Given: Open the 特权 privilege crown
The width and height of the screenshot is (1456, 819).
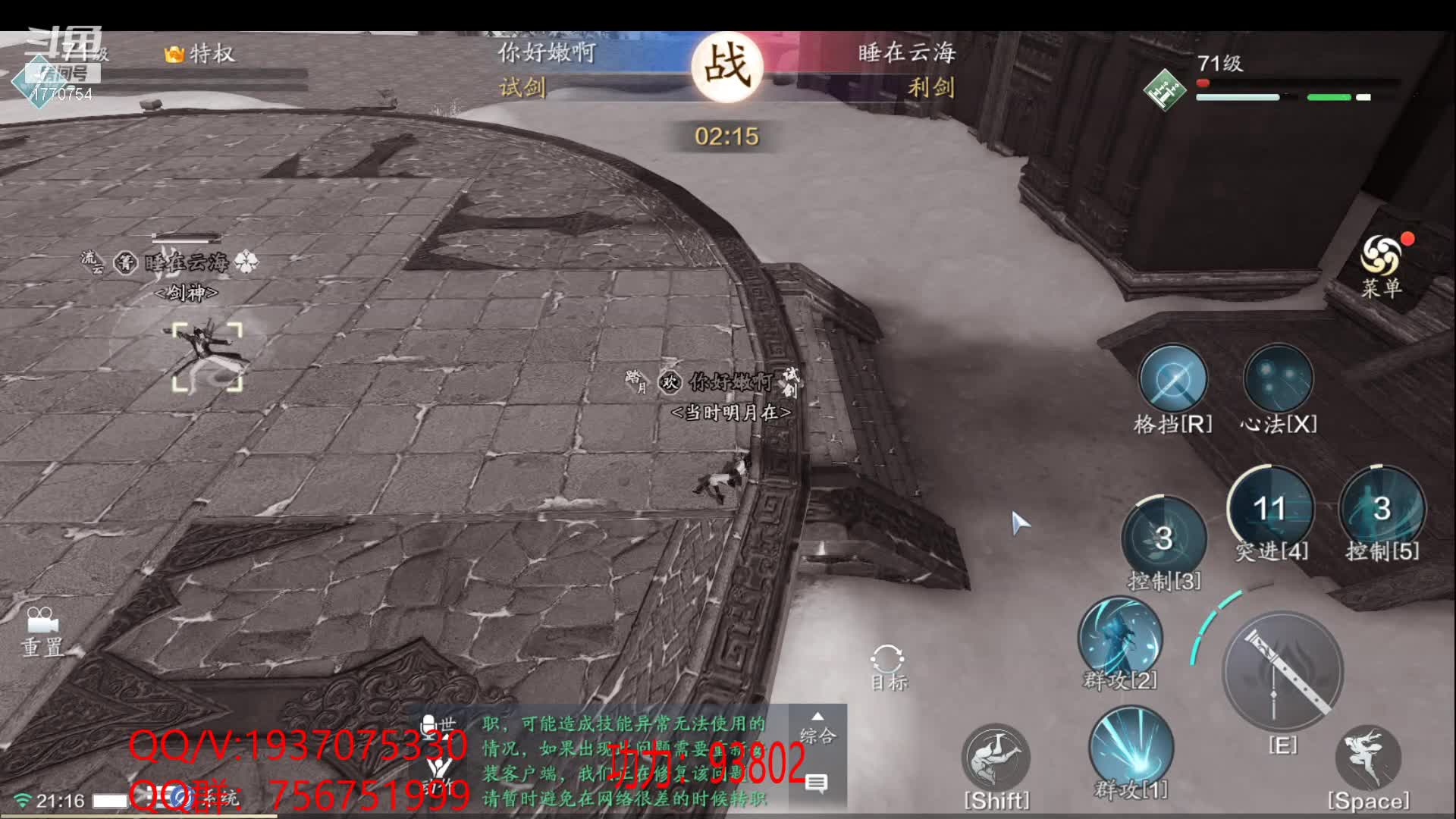Looking at the screenshot, I should click(174, 54).
